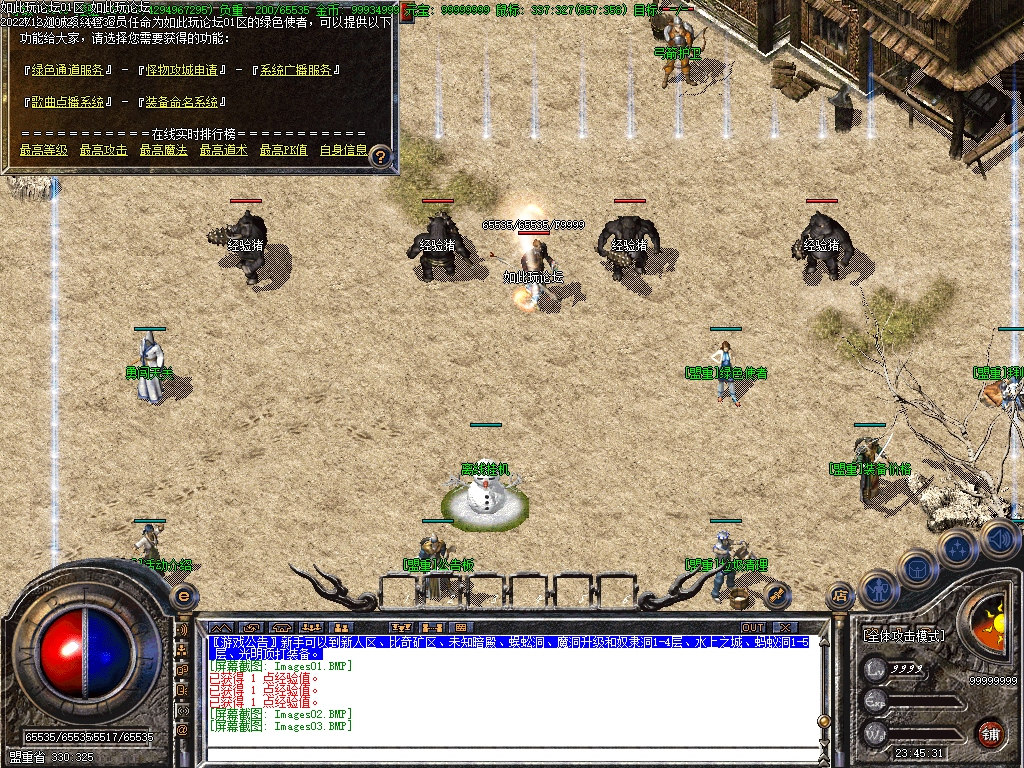Image resolution: width=1024 pixels, height=768 pixels.
Task: Toggle the sound speaker button
Action: click(999, 539)
